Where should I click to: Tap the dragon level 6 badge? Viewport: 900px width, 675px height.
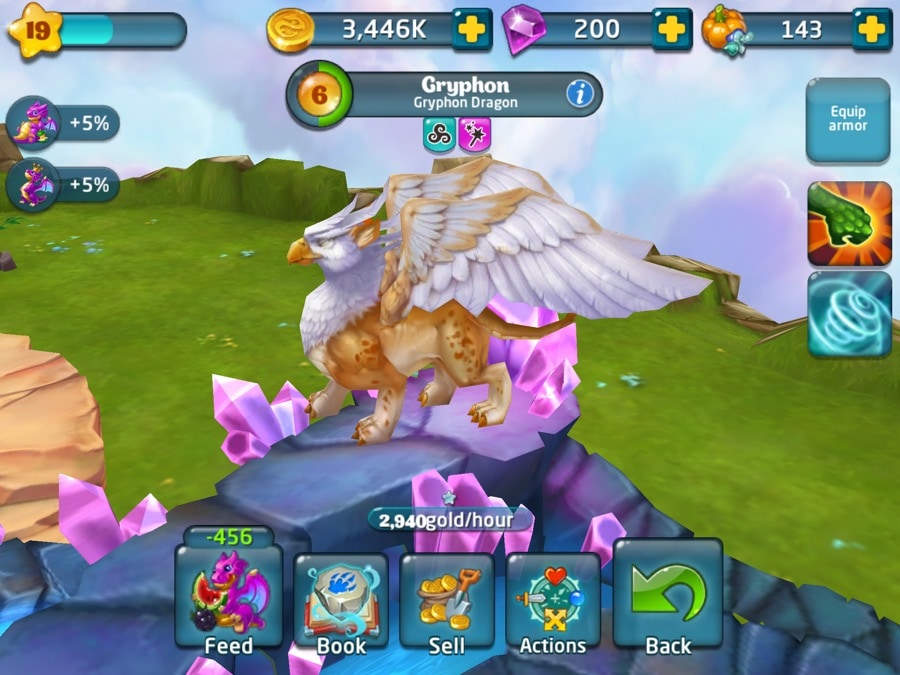click(x=319, y=94)
